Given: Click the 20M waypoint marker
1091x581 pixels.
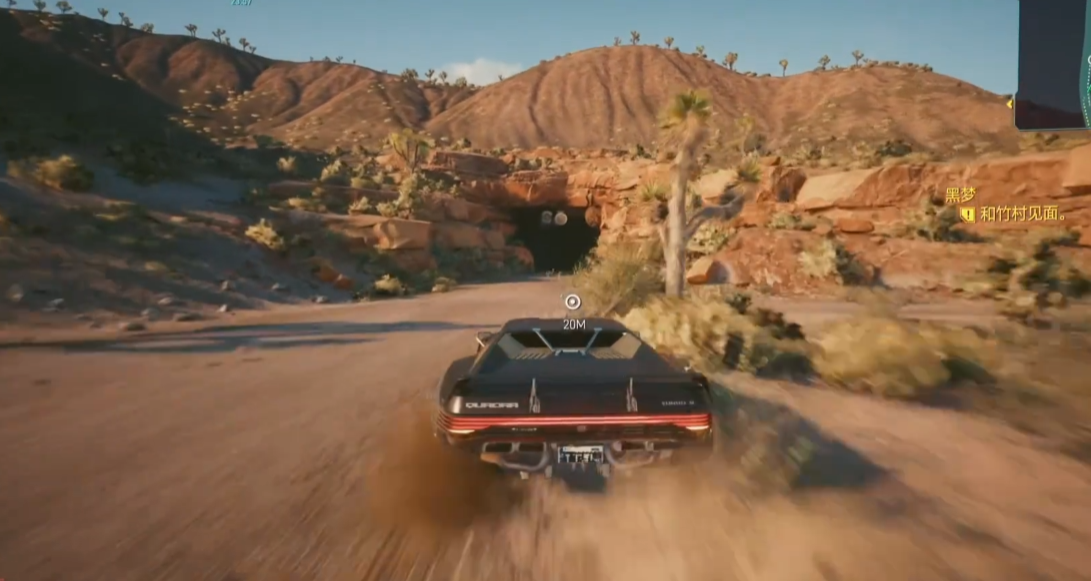Looking at the screenshot, I should point(572,302).
